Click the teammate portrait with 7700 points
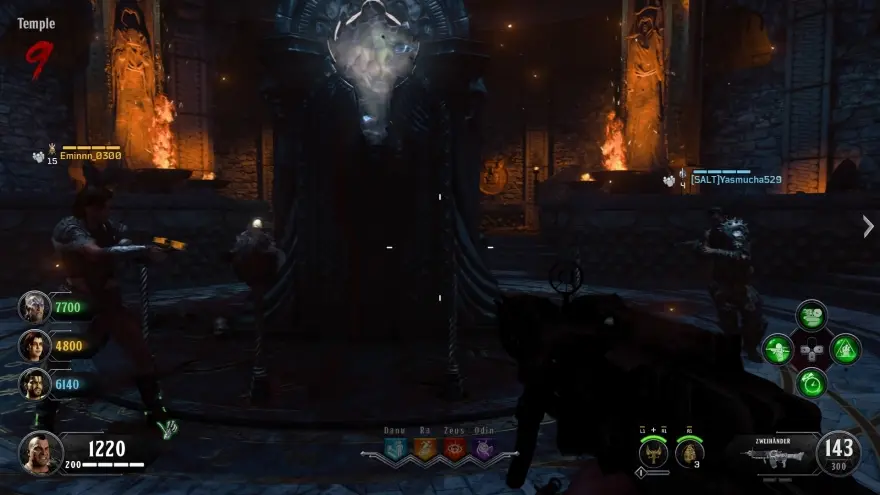Image resolution: width=880 pixels, height=495 pixels. pyautogui.click(x=34, y=307)
